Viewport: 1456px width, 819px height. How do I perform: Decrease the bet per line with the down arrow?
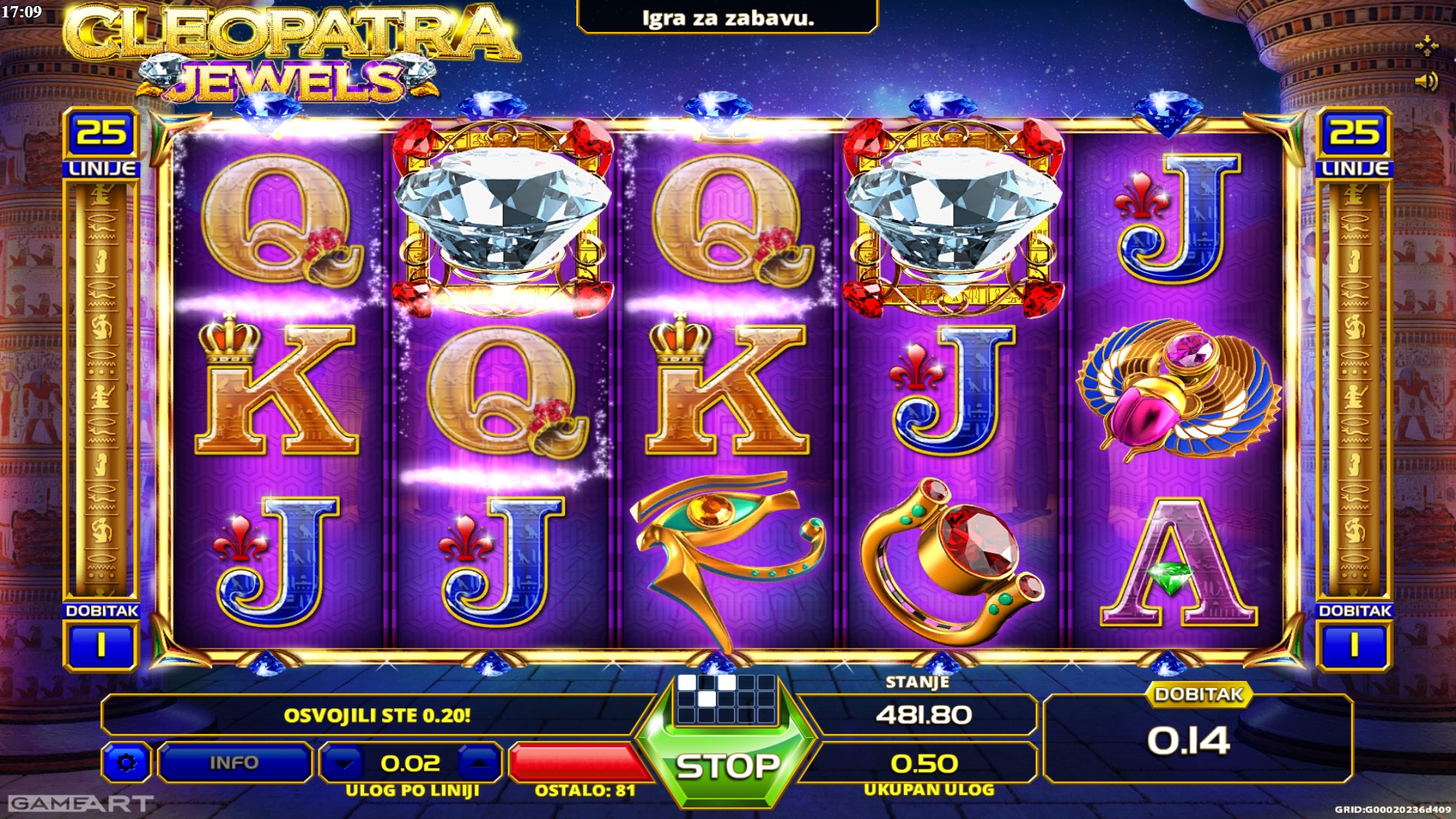click(346, 763)
